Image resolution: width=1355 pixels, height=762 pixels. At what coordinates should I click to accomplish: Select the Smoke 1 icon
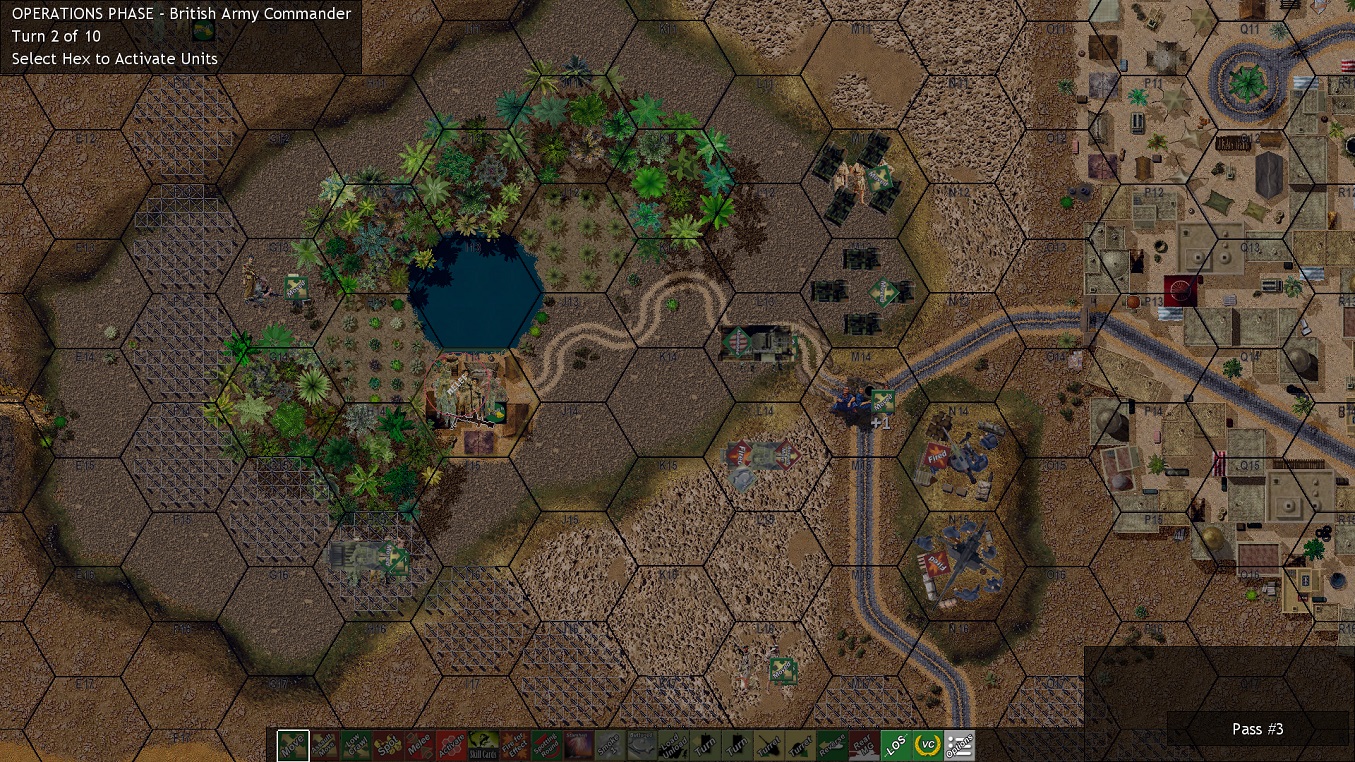(x=612, y=745)
